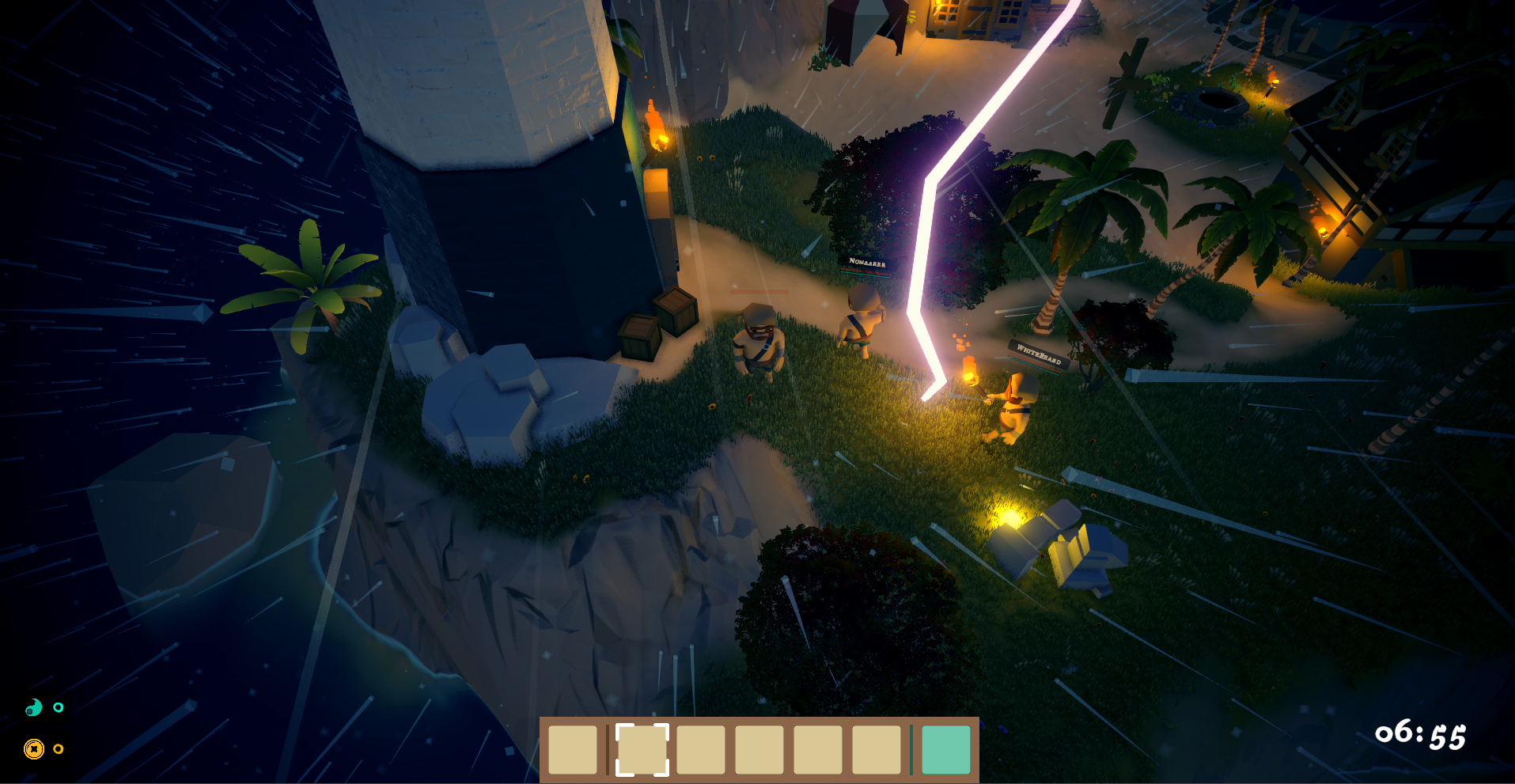This screenshot has width=1515, height=784.
Task: Toggle the teal circle indicator in bottom-left HUD
Action: pos(59,709)
